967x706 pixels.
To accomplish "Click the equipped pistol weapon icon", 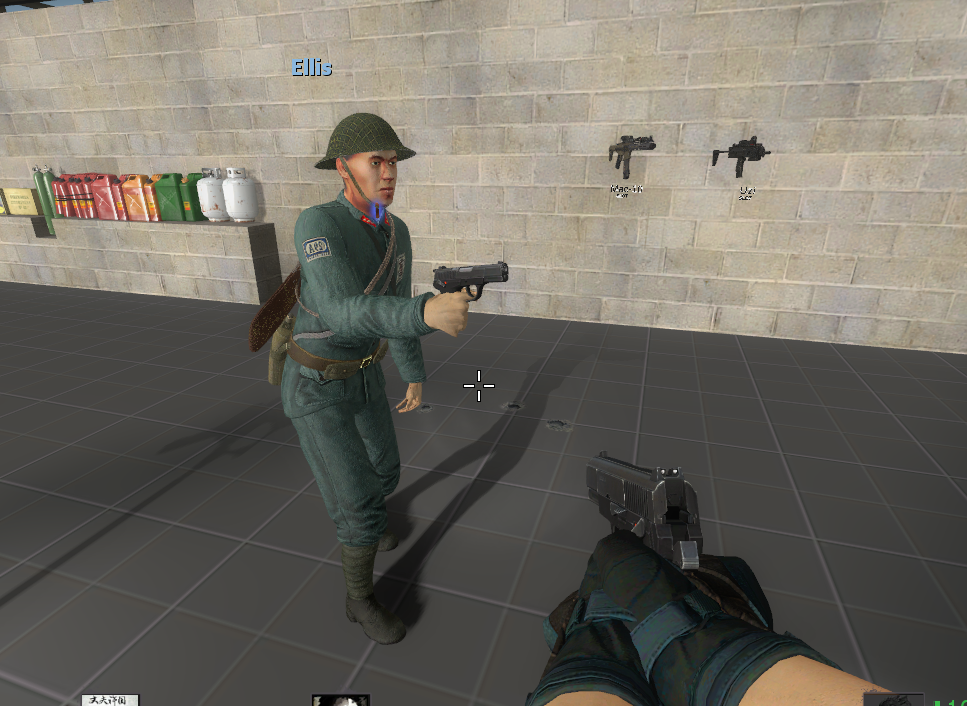I will tap(892, 700).
